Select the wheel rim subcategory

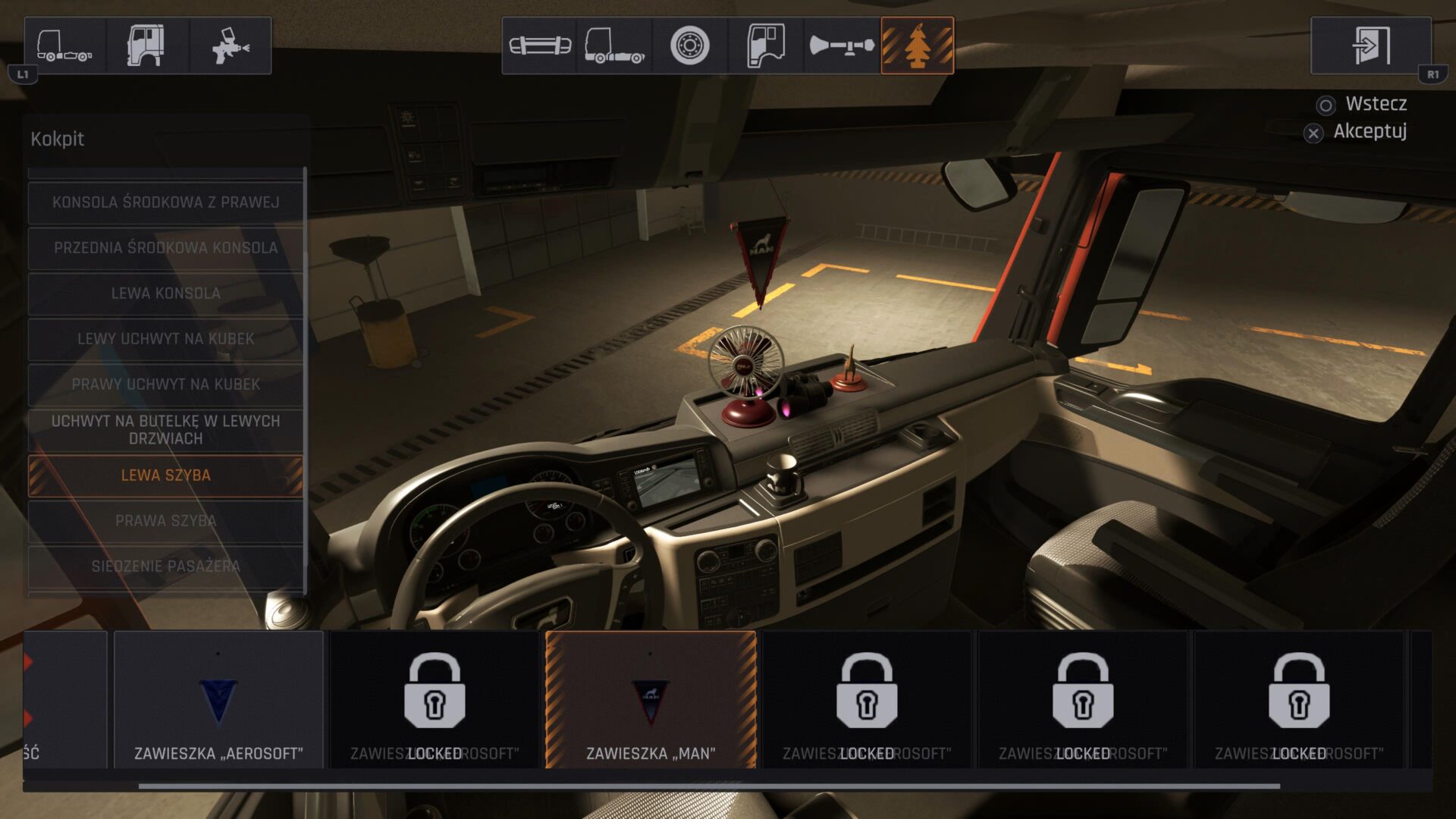(x=690, y=45)
